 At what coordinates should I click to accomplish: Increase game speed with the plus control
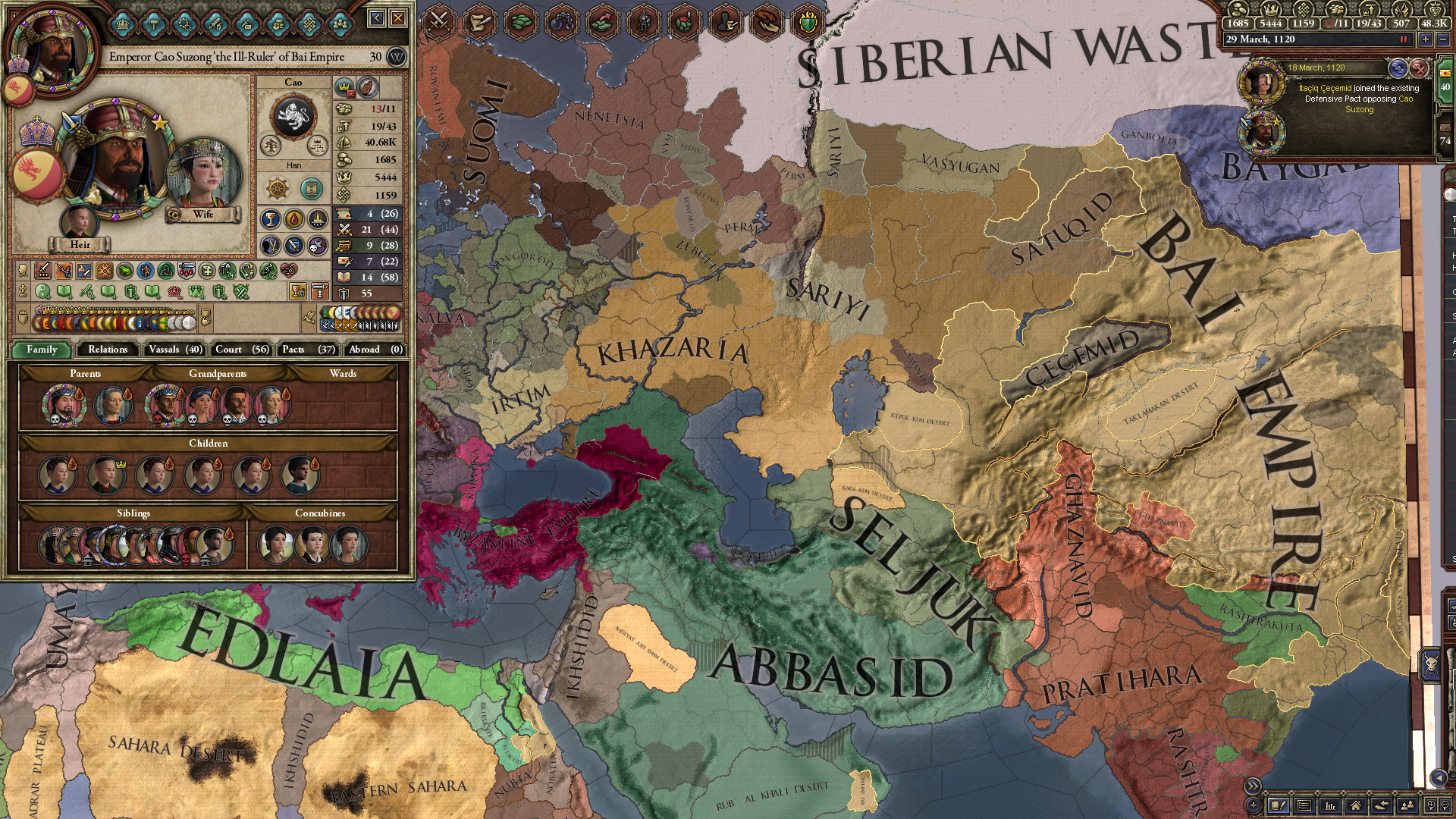tap(1425, 41)
